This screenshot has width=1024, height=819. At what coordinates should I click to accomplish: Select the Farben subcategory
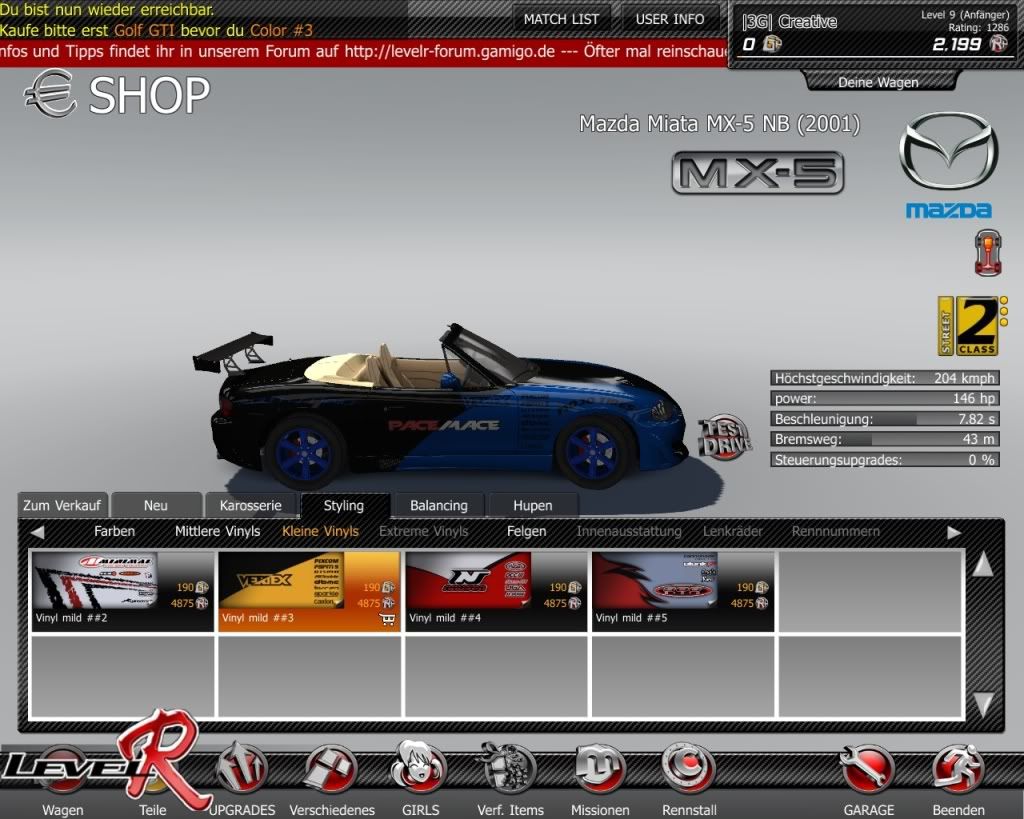coord(114,531)
